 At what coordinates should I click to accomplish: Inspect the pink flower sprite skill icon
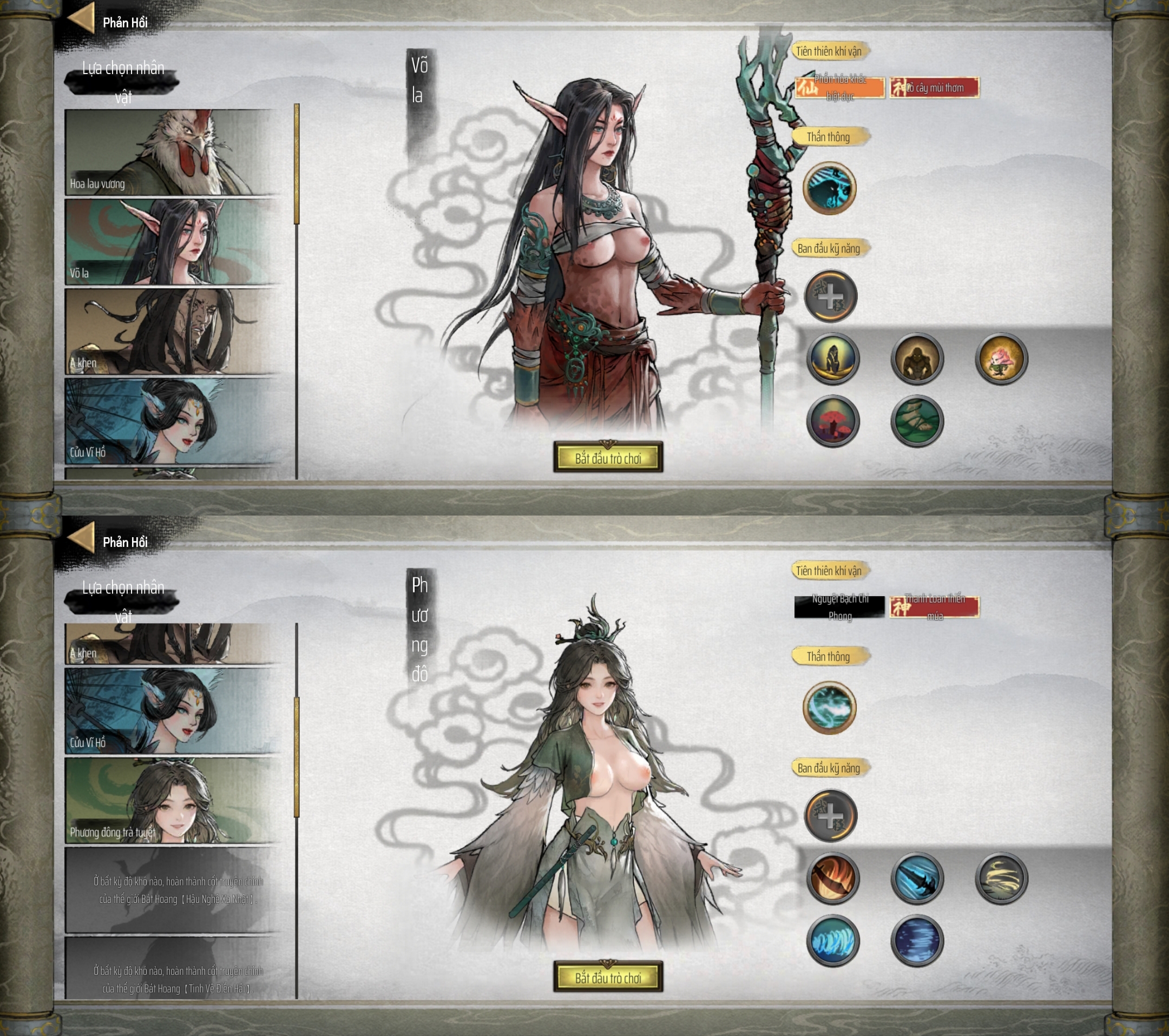click(1001, 359)
